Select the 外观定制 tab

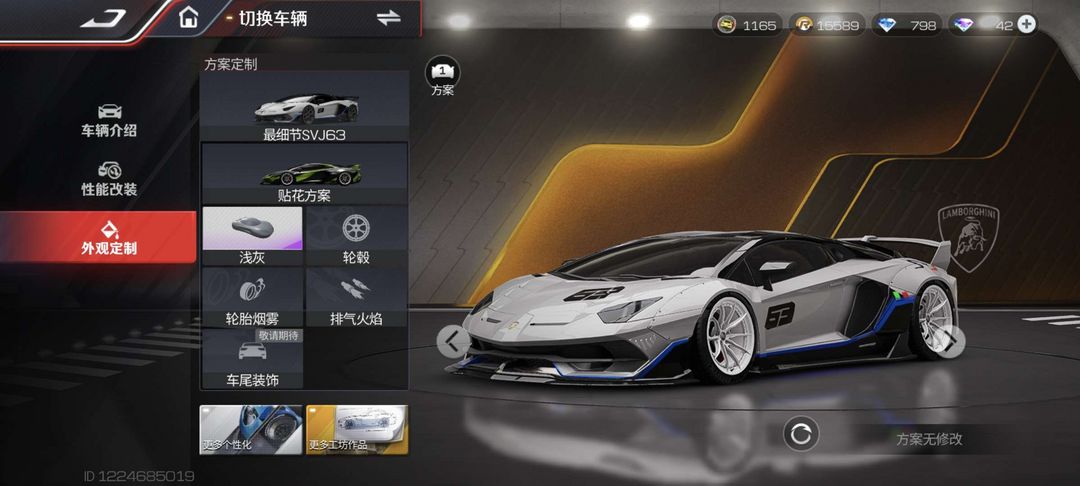coord(109,237)
